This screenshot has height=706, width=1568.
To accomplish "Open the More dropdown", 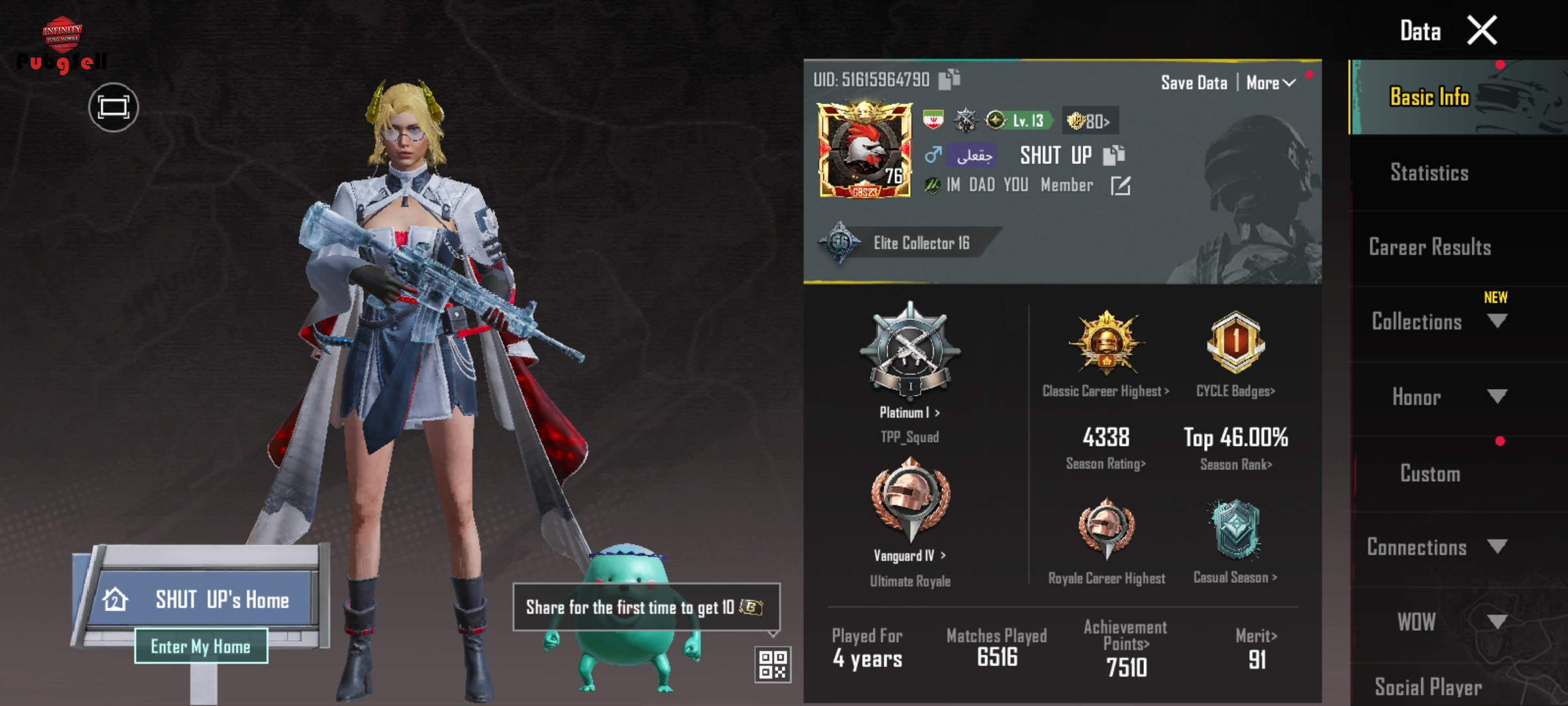I will (1270, 83).
